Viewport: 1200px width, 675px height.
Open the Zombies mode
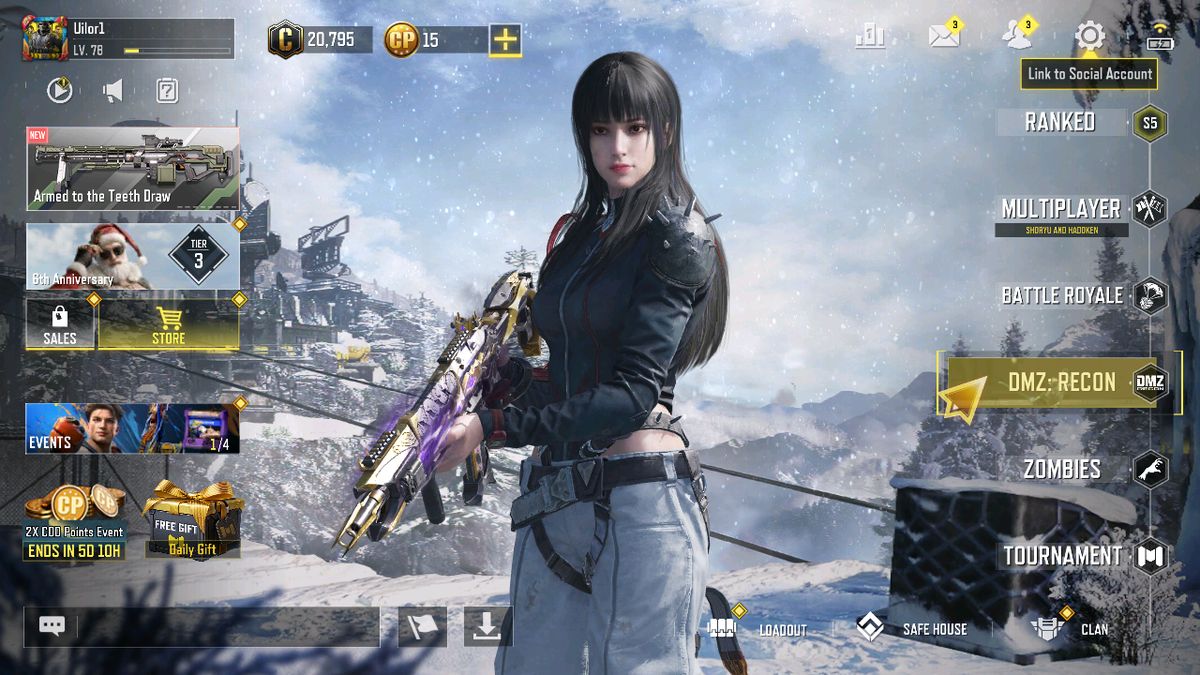1062,469
